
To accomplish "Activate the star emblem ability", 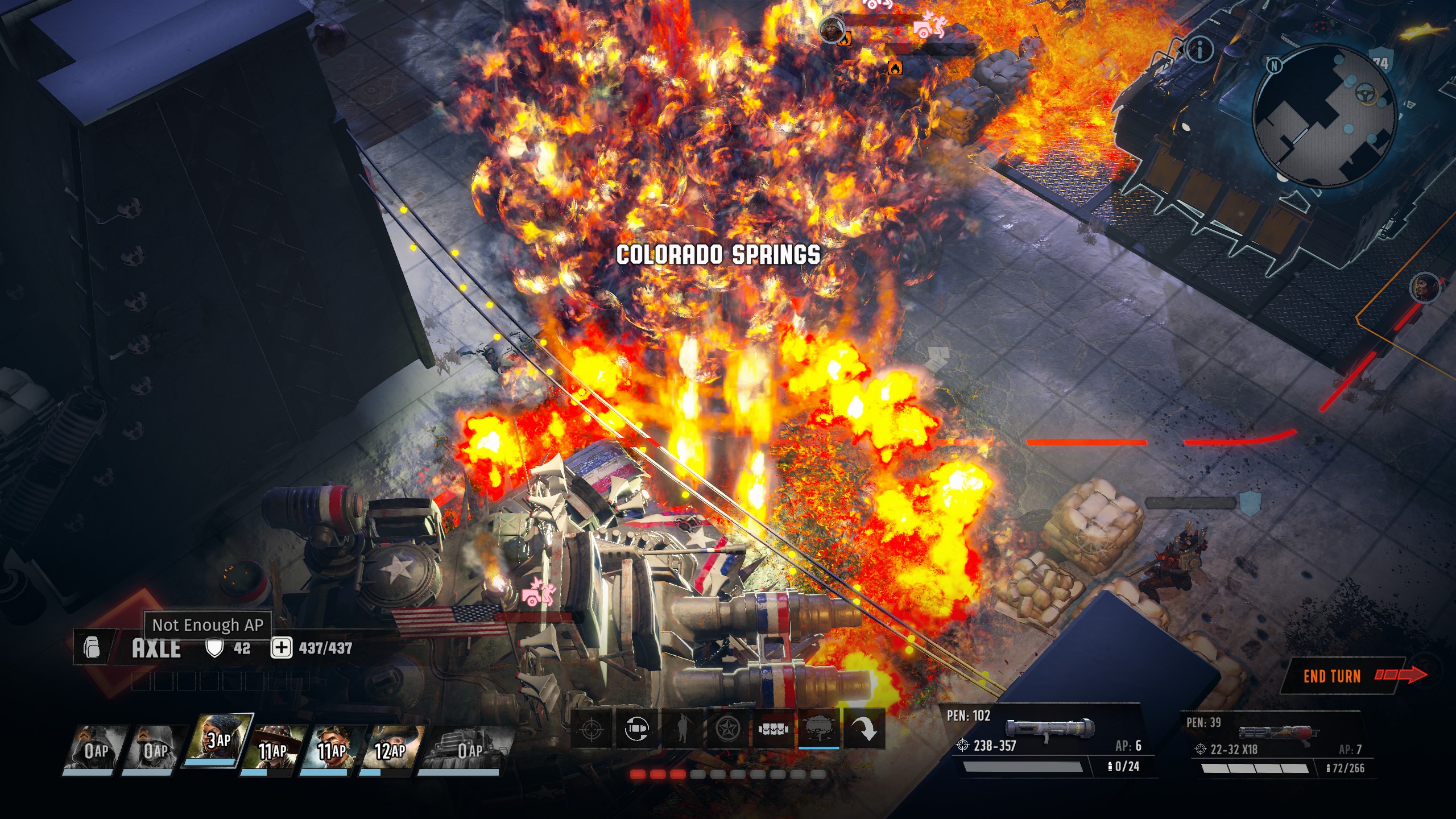I will tap(727, 729).
